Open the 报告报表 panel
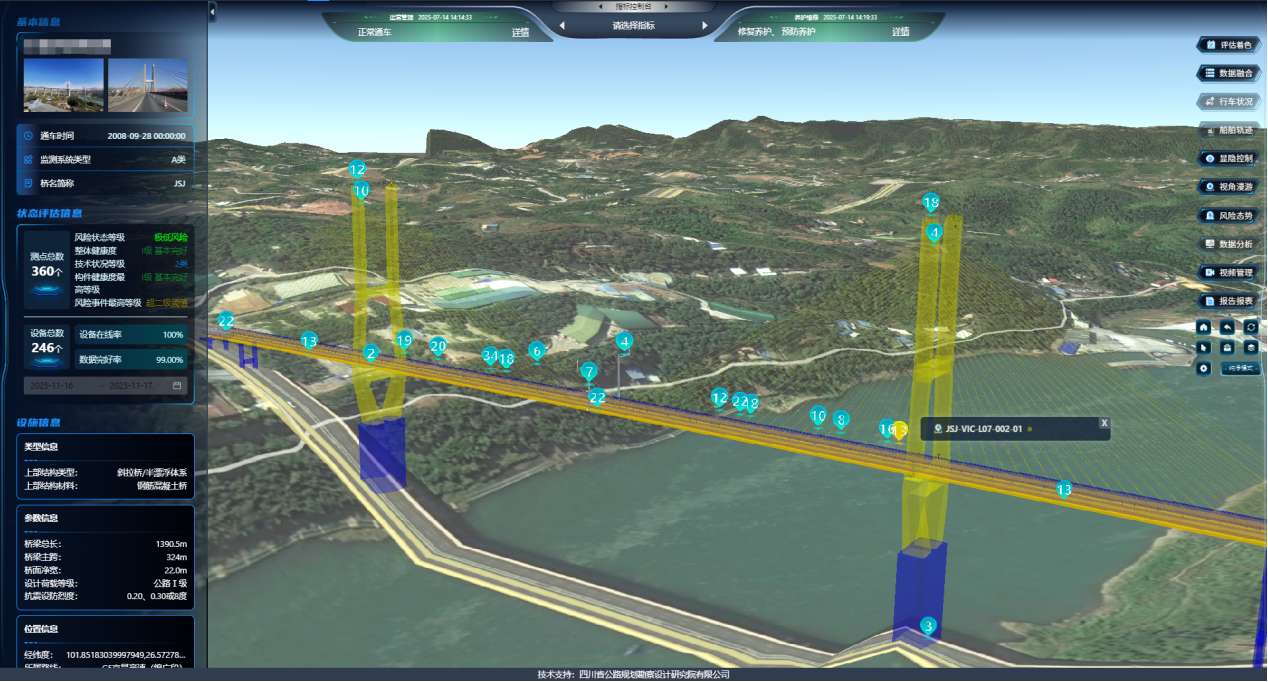Image resolution: width=1268 pixels, height=682 pixels. coord(1229,300)
